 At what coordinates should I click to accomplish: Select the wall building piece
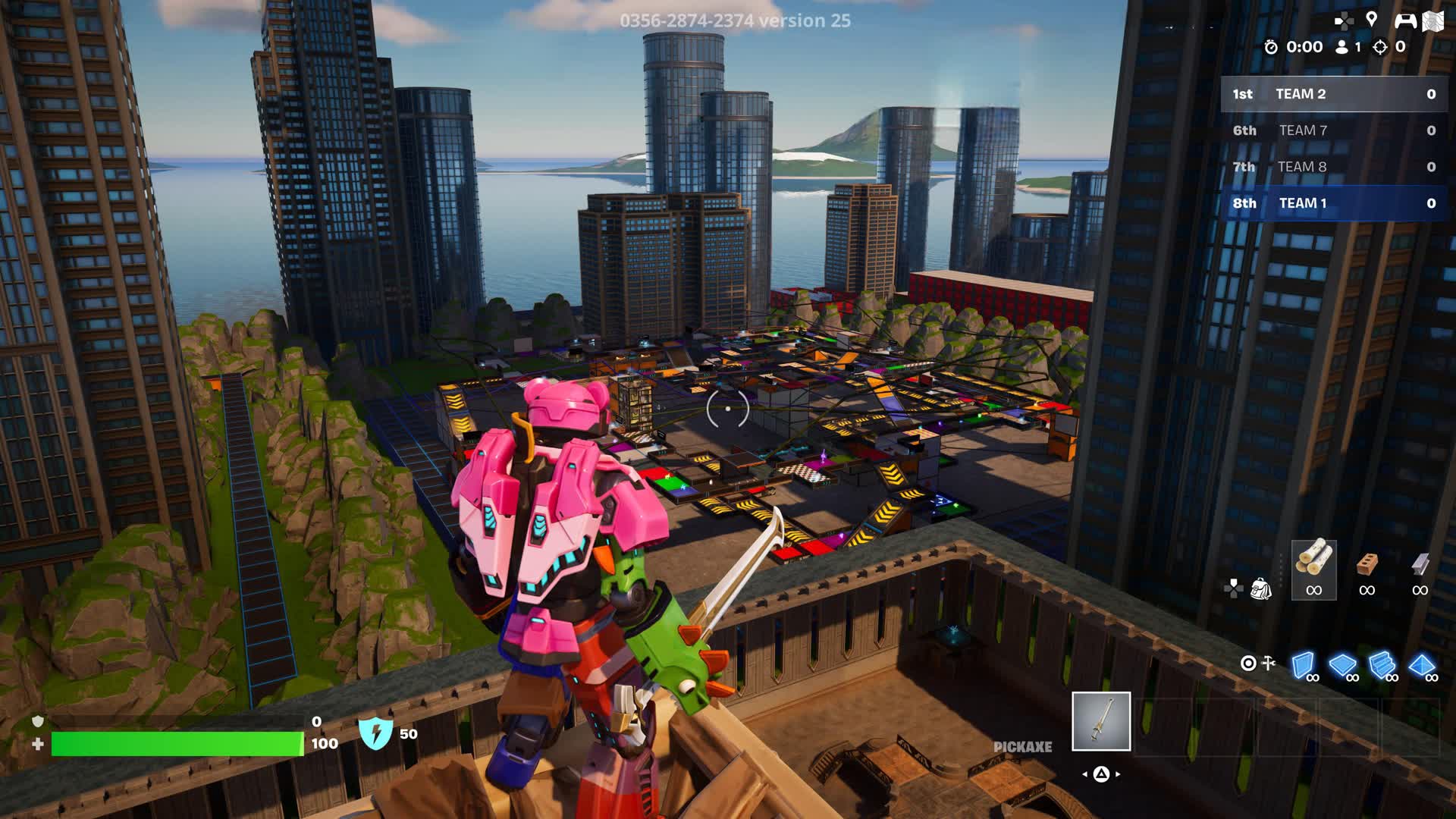pos(1303,665)
